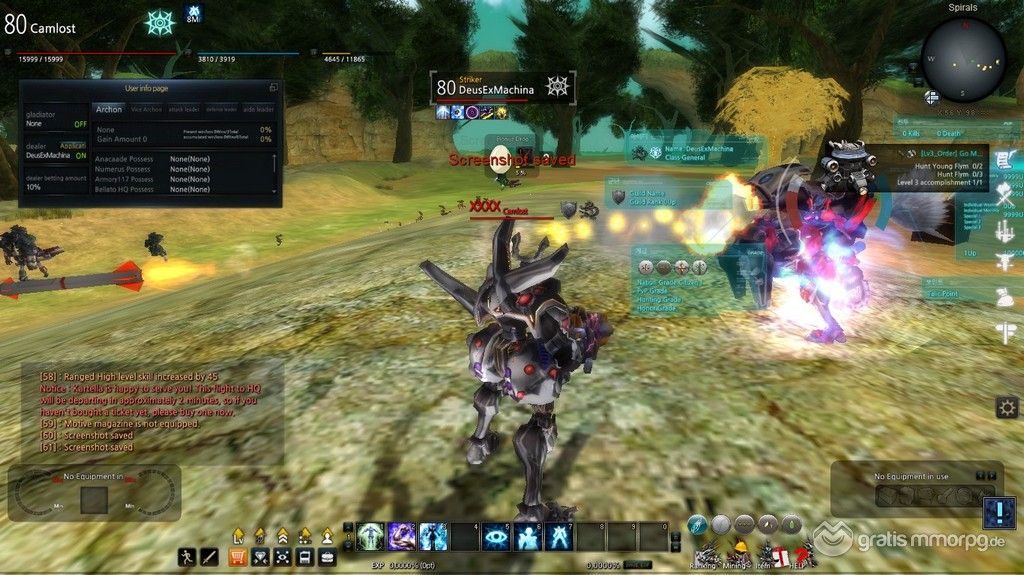Viewport: 1024px width, 575px height.
Task: Select the attack leader tab
Action: pos(185,109)
